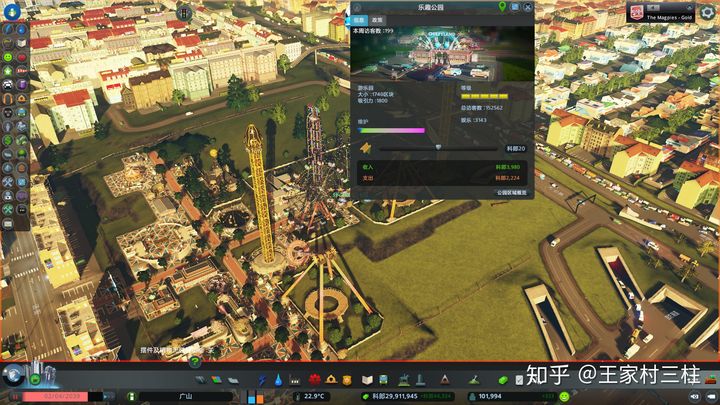Screen dimensions: 720x405
Task: Click the green location marker in panel header
Action: (501, 7)
